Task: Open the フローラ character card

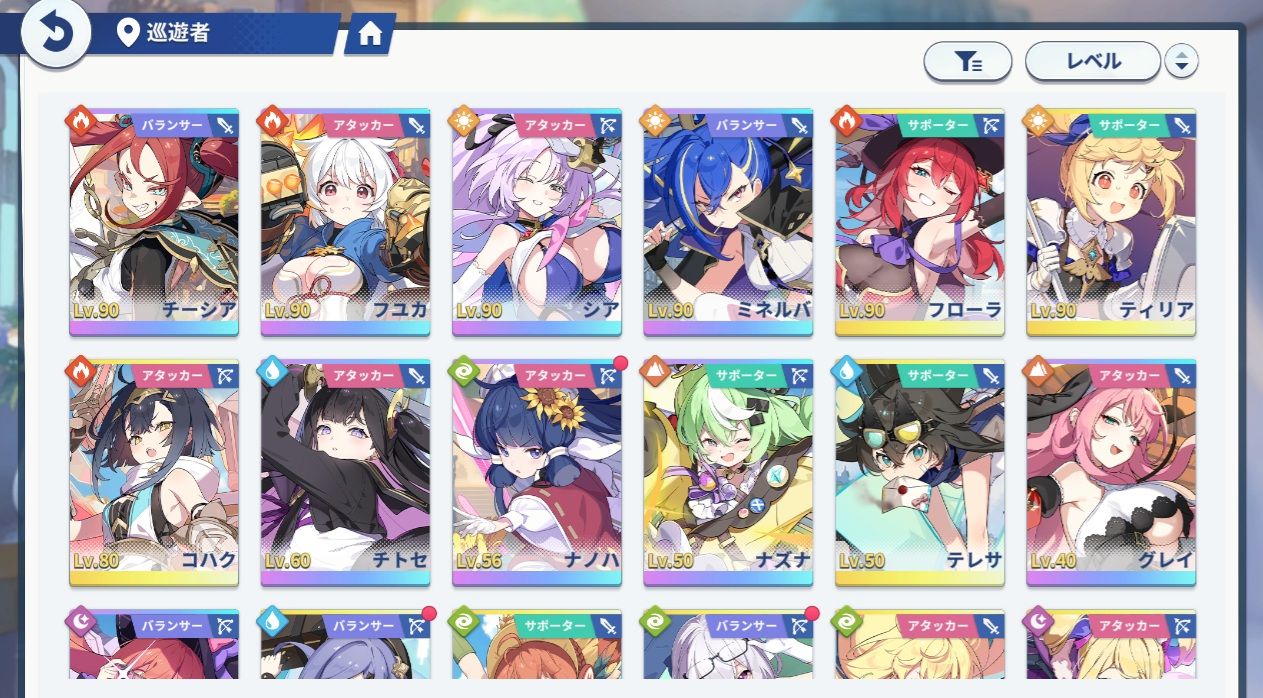Action: click(919, 220)
